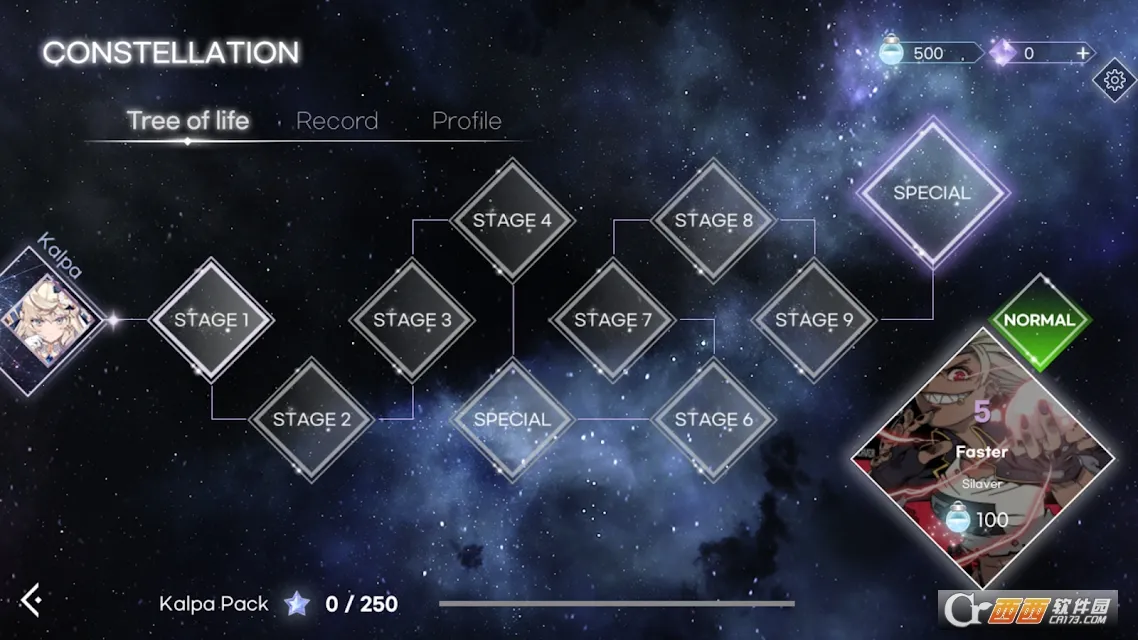The width and height of the screenshot is (1138, 640).
Task: Open the Profile tab
Action: pos(466,121)
